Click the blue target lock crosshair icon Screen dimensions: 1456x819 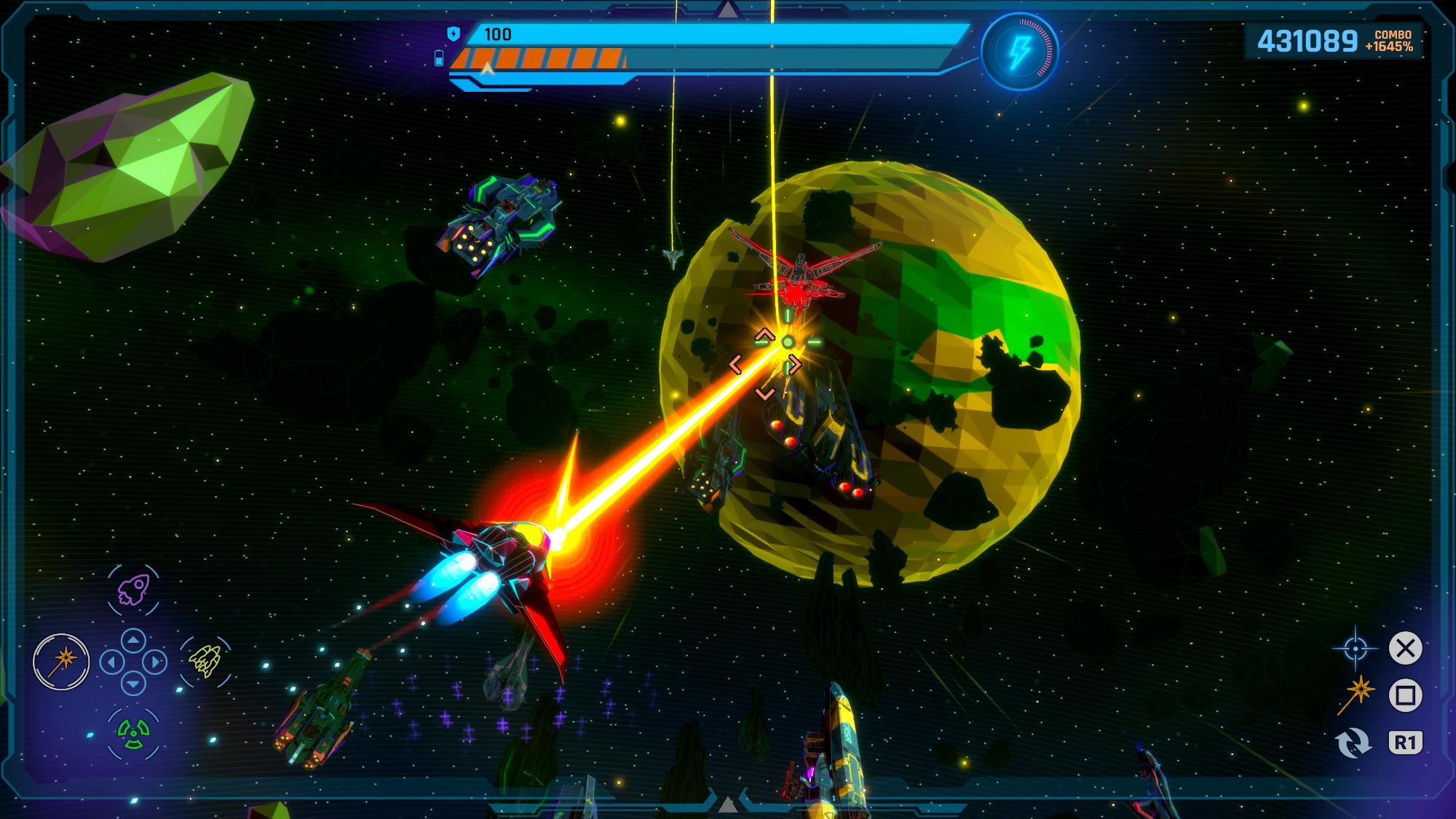click(1355, 648)
